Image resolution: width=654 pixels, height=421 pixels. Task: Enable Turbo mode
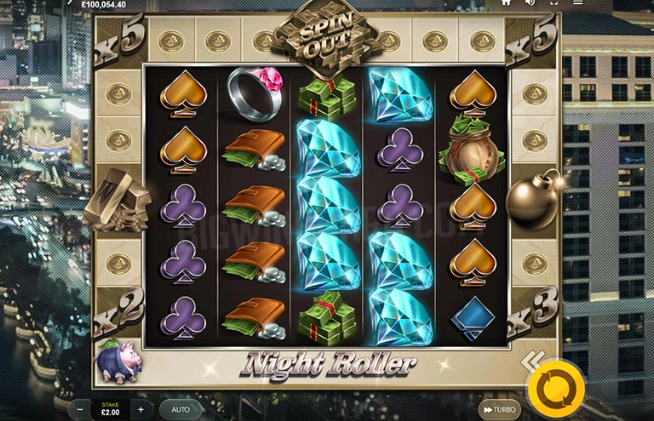coord(500,410)
